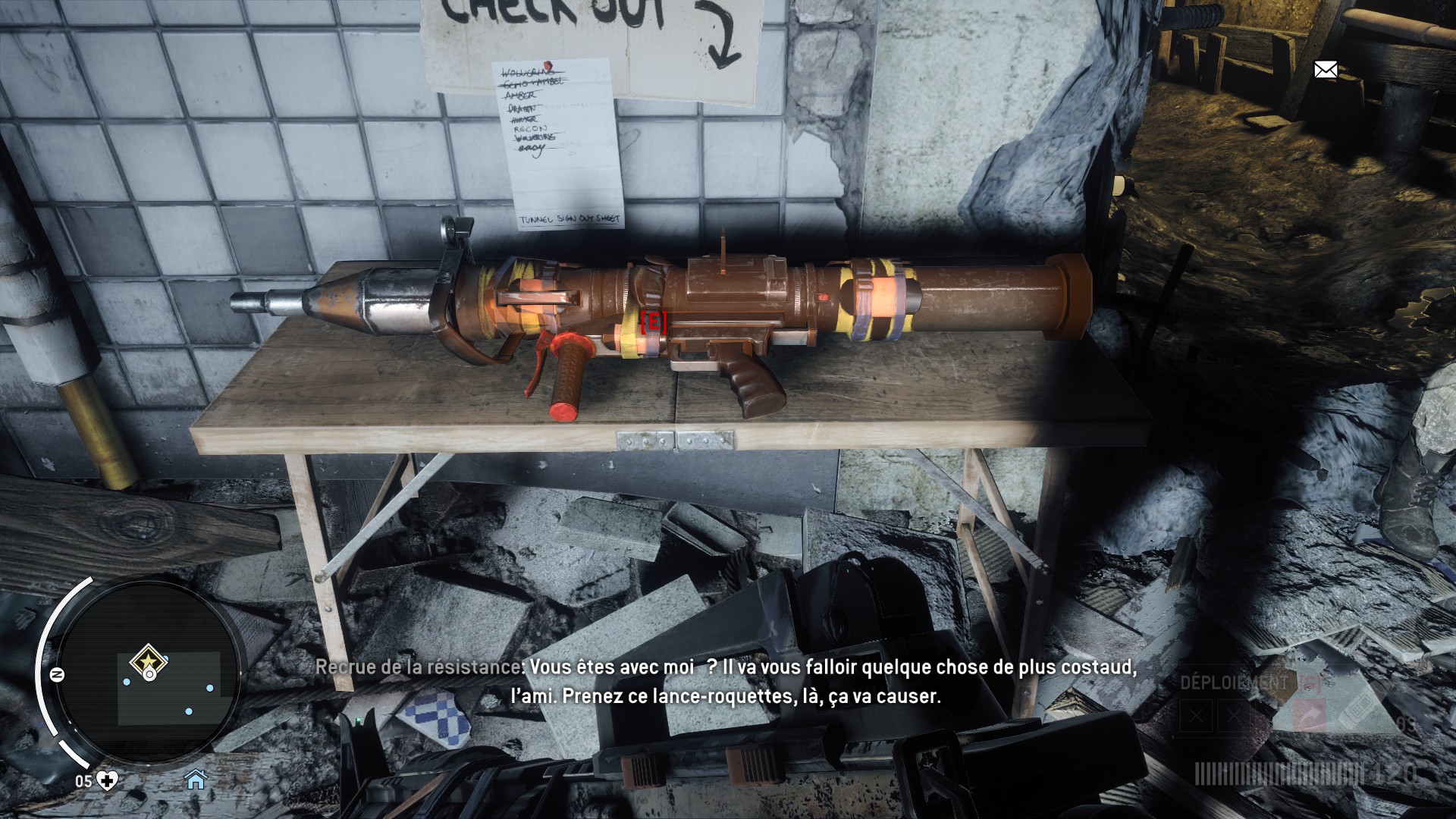The height and width of the screenshot is (819, 1456).
Task: Click the north compass marker on minimap
Action: 57,674
